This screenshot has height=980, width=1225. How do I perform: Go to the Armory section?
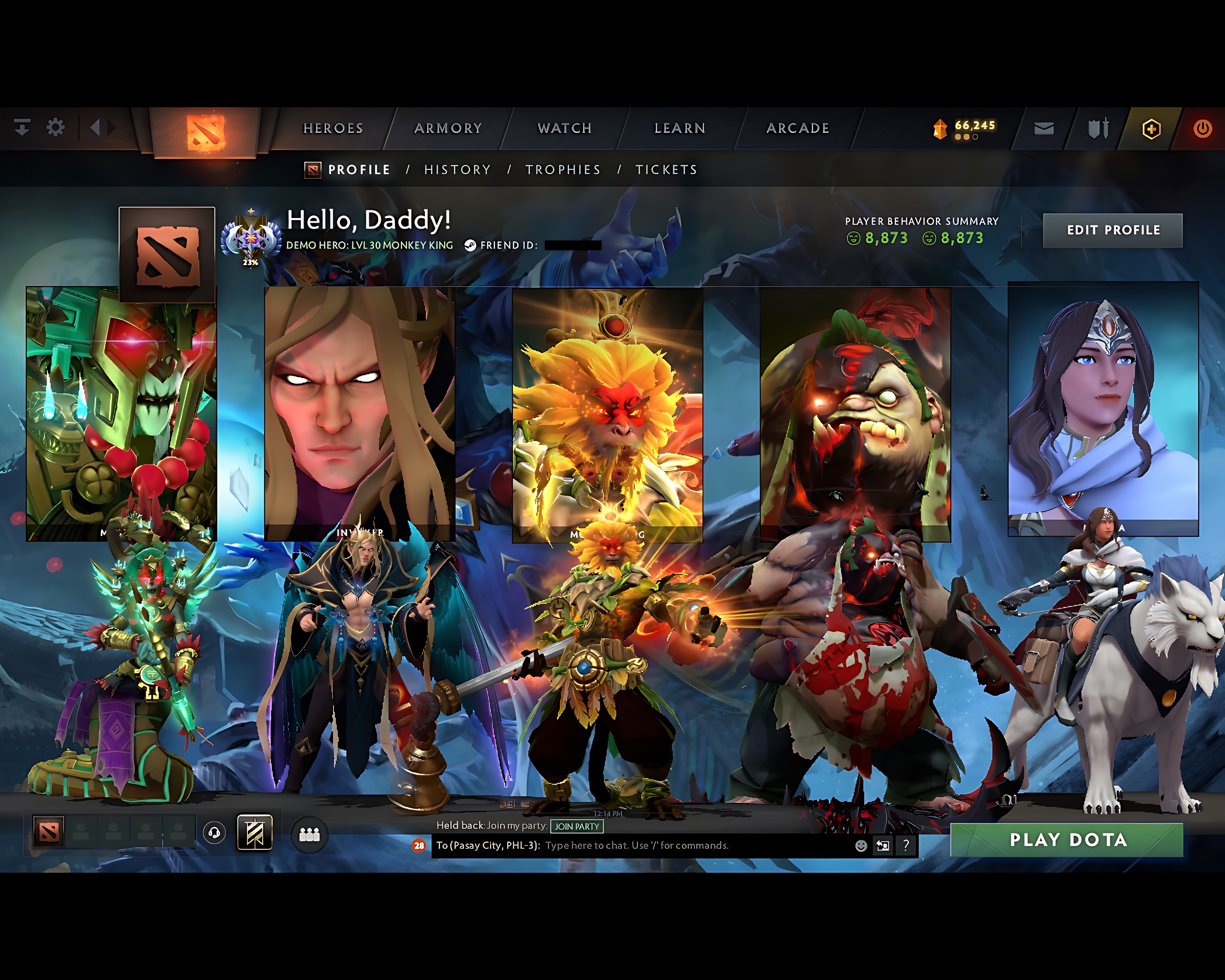tap(448, 128)
